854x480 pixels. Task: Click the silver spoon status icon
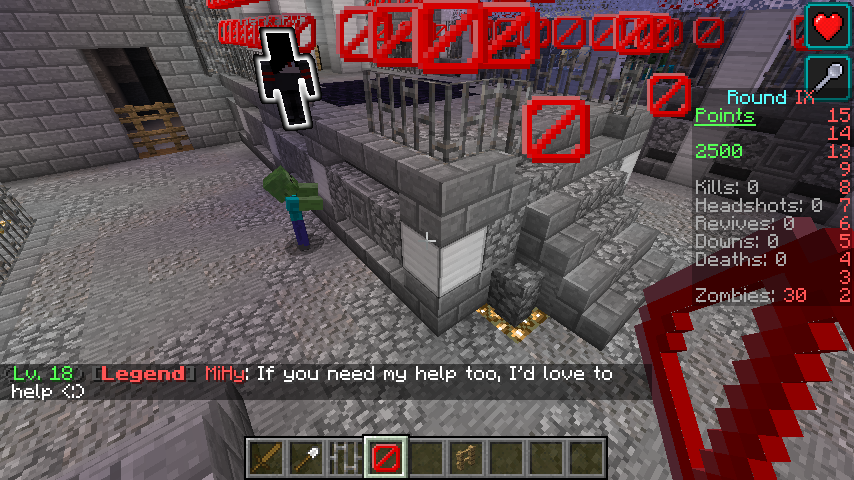[x=828, y=76]
